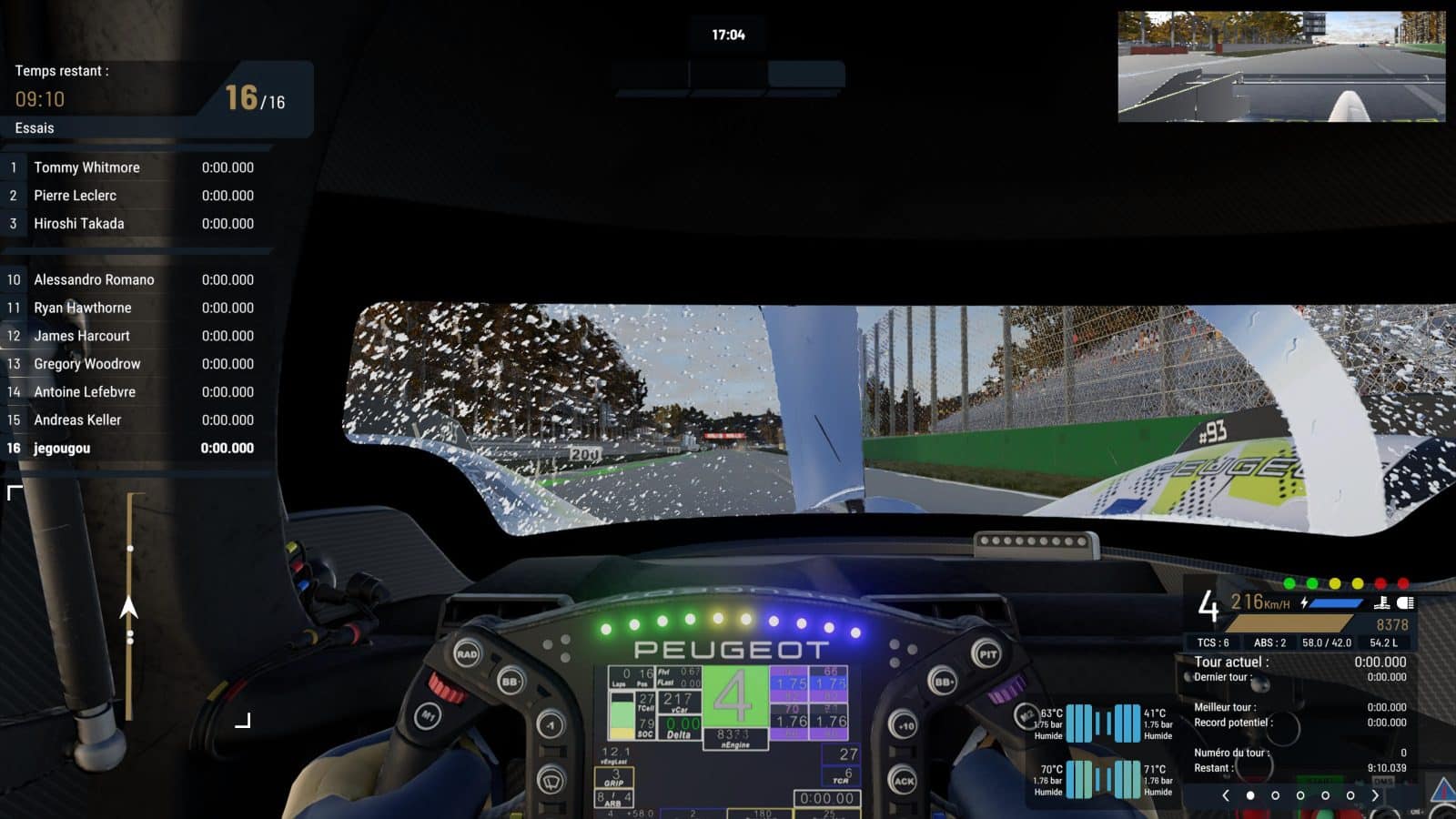Viewport: 1456px width, 819px height.
Task: Click the blue battery charge bar
Action: (x=1337, y=602)
